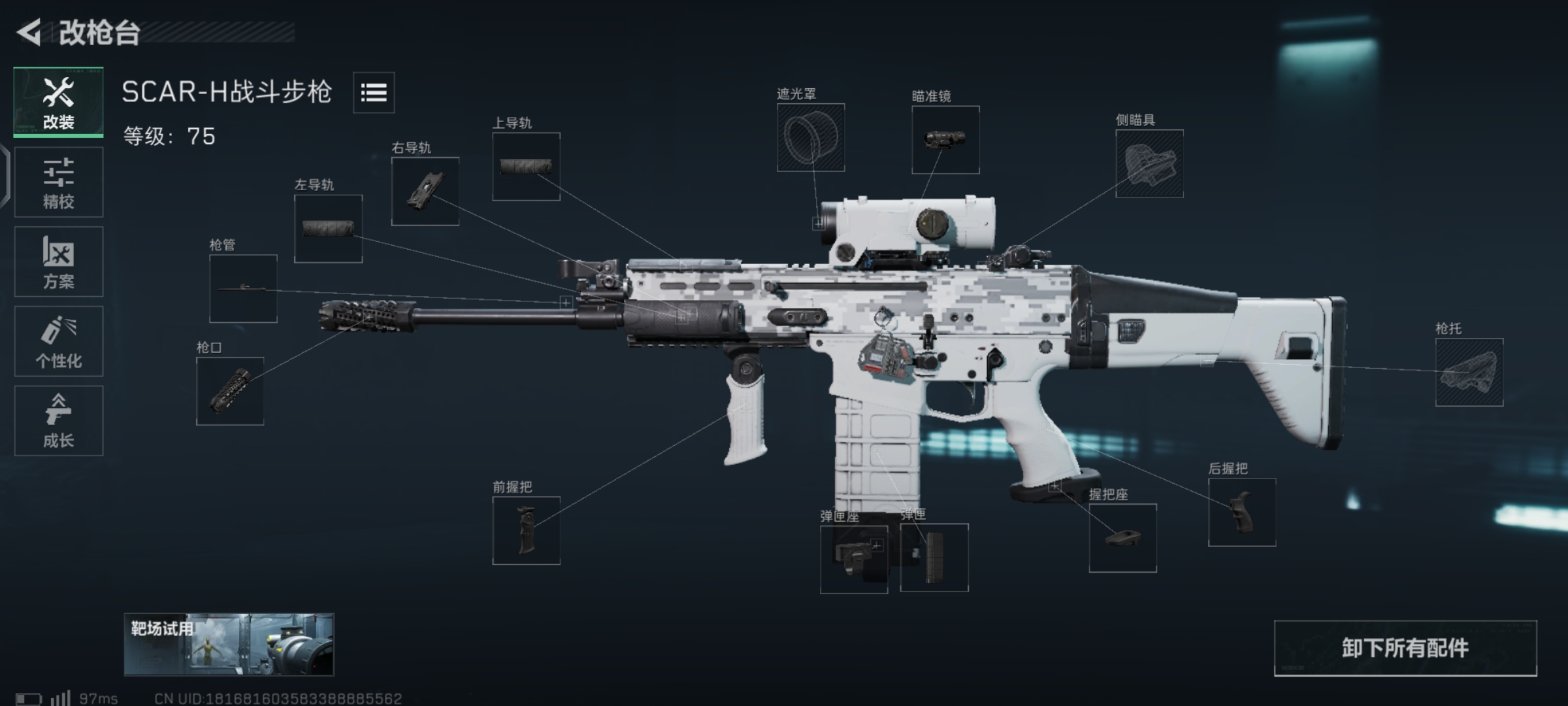This screenshot has width=1568, height=706.
Task: Click the attachment list icon beside SCAR-H name
Action: [x=373, y=93]
